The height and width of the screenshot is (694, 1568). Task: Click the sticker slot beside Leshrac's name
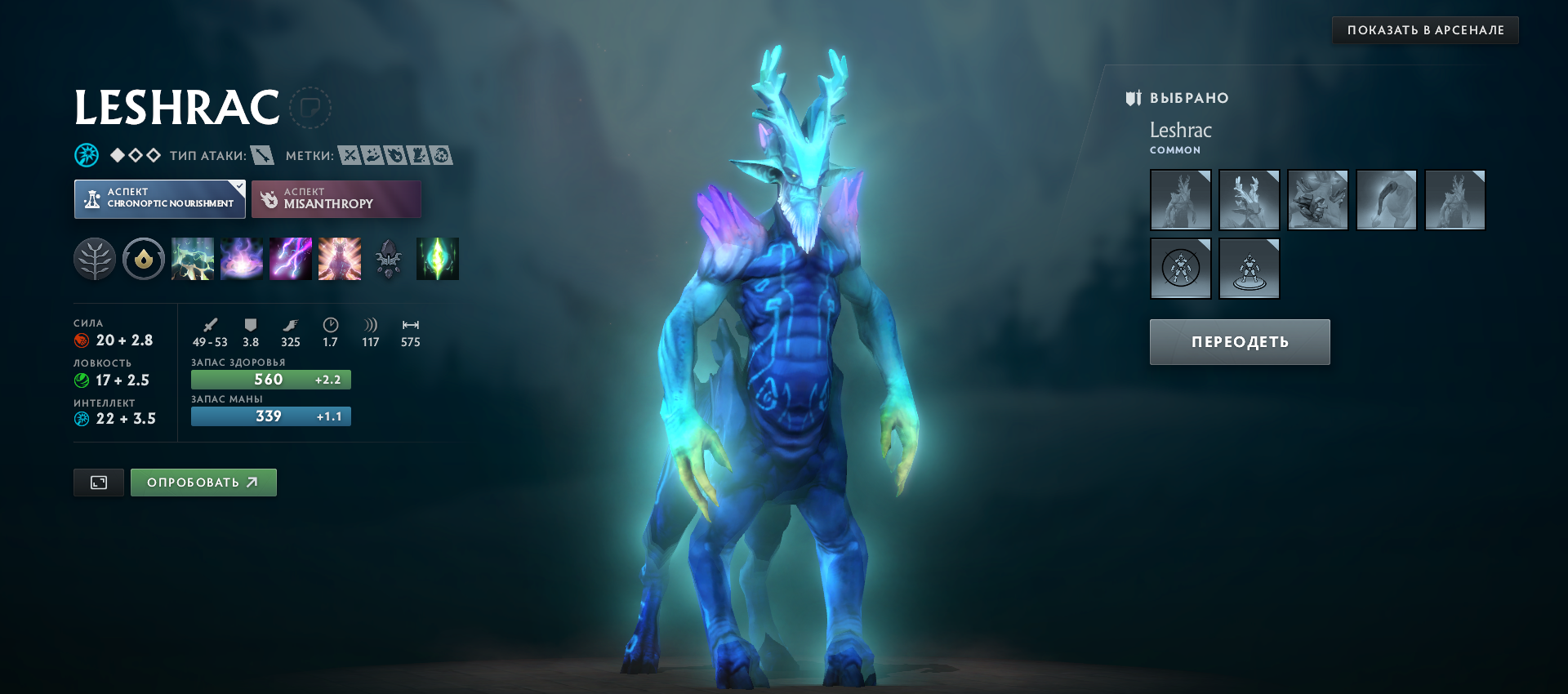pos(310,108)
